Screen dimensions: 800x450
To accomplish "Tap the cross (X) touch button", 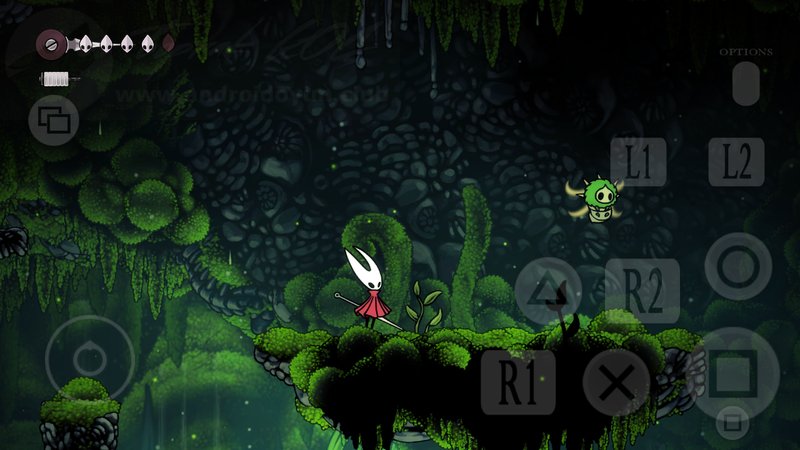I will [616, 382].
